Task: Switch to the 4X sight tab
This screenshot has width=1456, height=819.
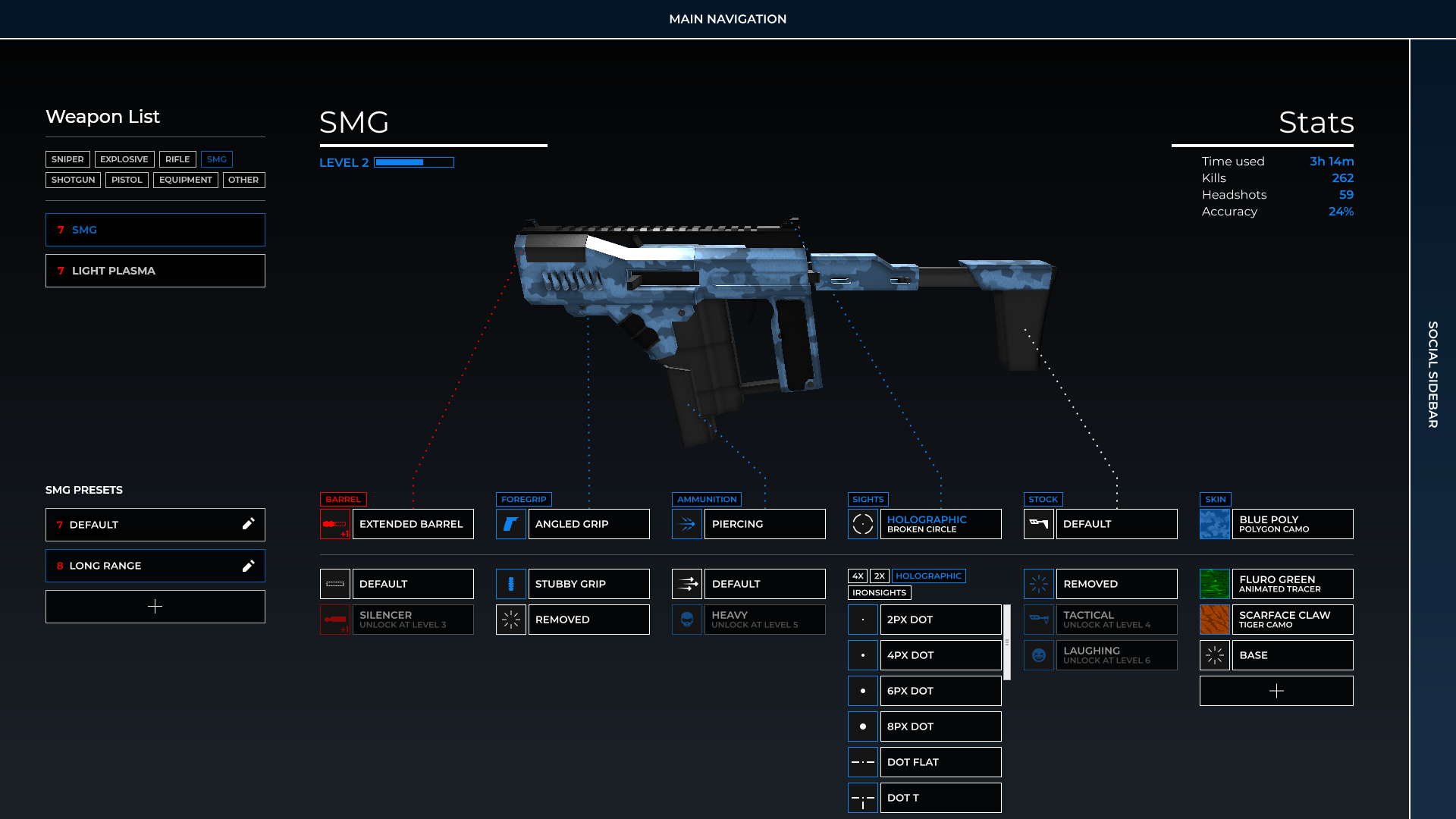Action: click(x=858, y=576)
